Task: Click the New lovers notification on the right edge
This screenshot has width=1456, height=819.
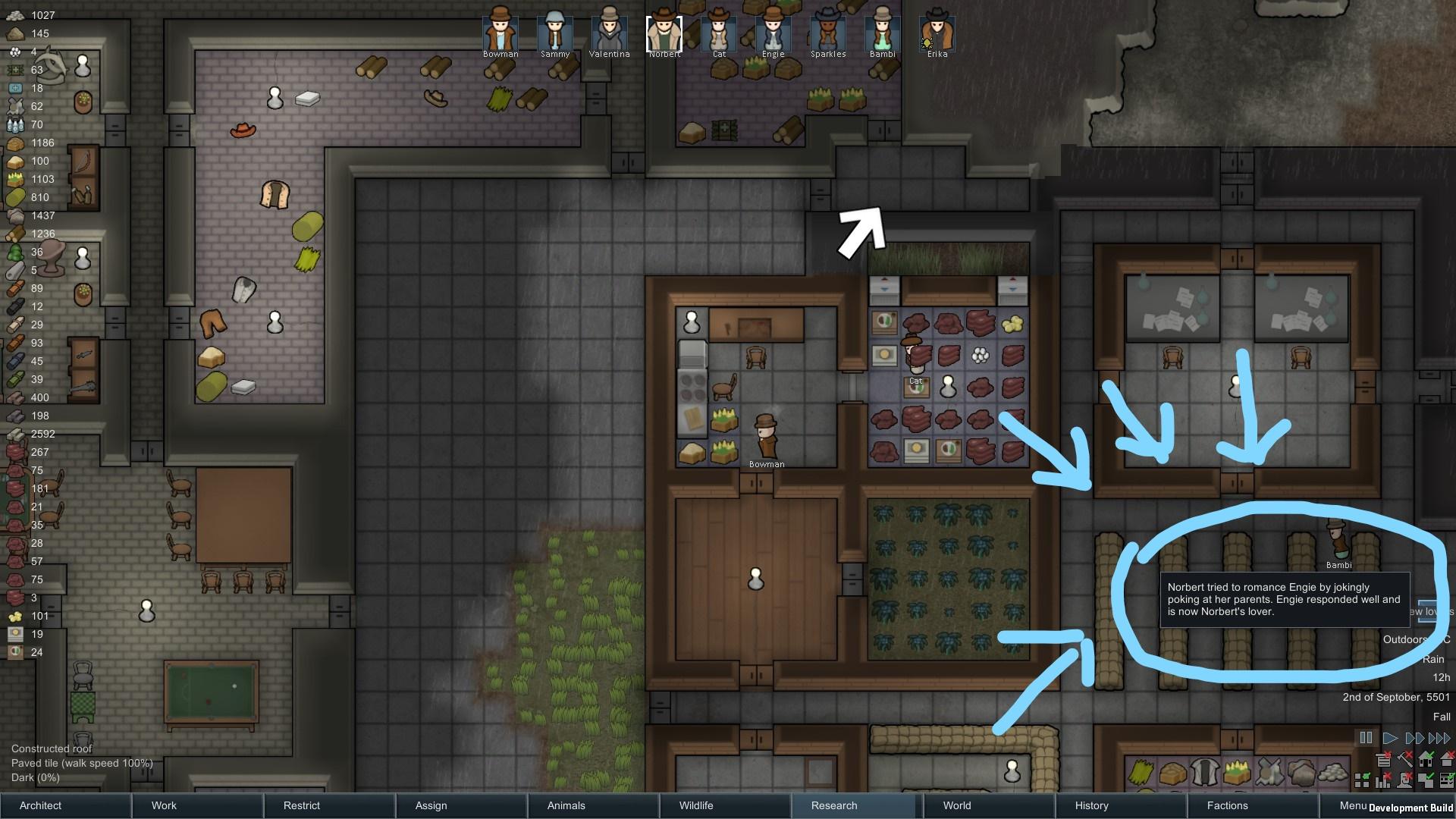Action: [x=1429, y=611]
